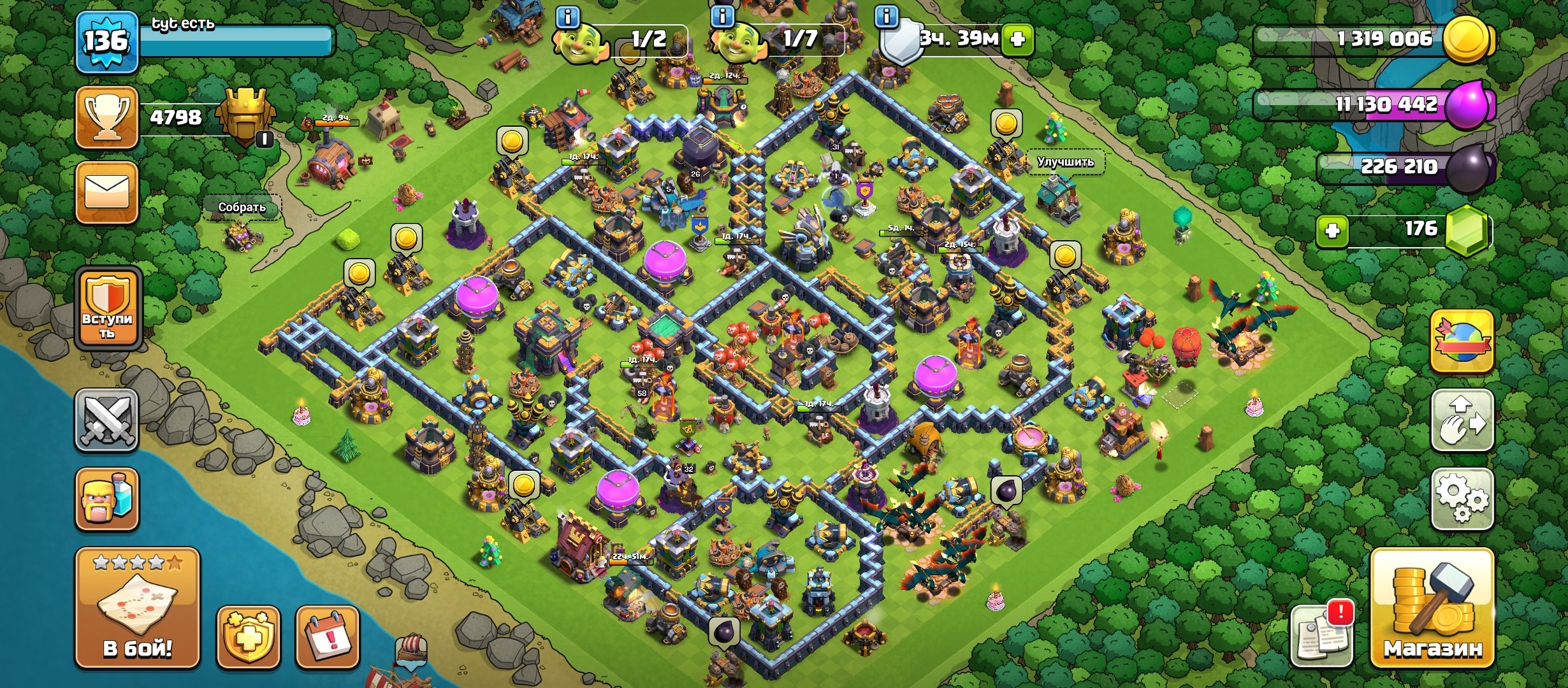Show shield timer info button

(x=887, y=17)
